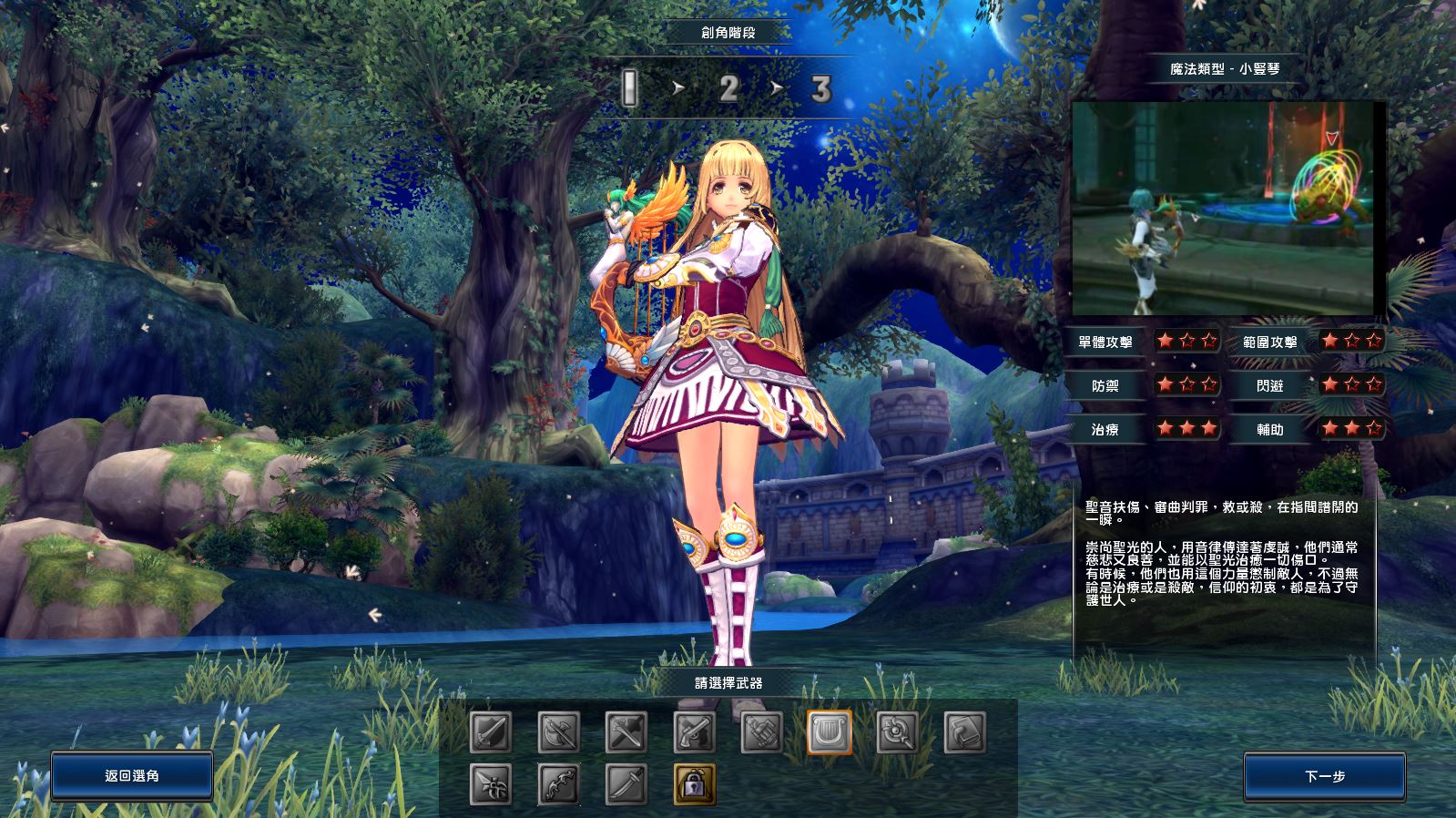The width and height of the screenshot is (1456, 818).
Task: Select the dagger weapon icon
Action: [491, 784]
